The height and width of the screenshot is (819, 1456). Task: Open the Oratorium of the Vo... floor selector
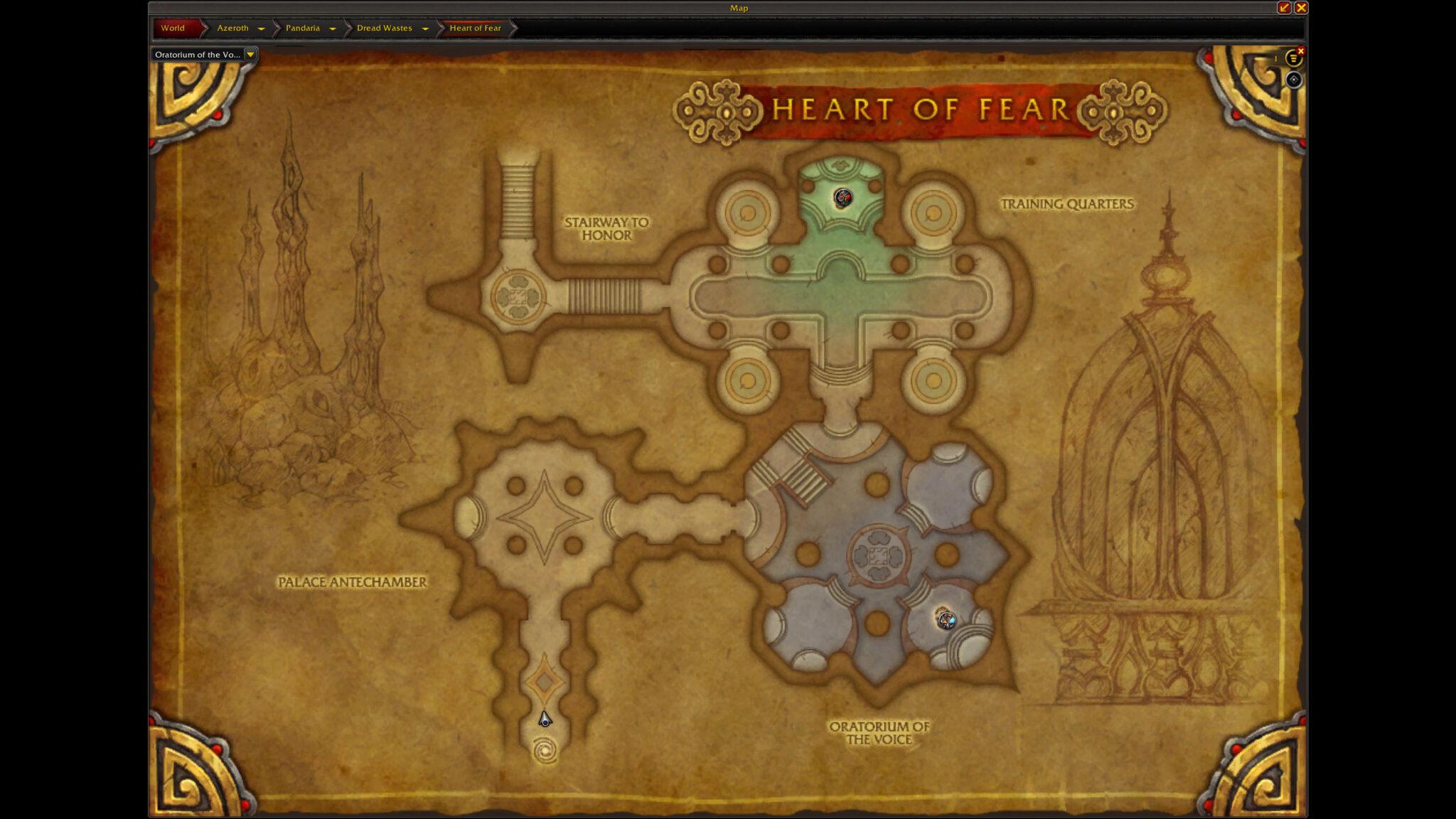pyautogui.click(x=252, y=53)
